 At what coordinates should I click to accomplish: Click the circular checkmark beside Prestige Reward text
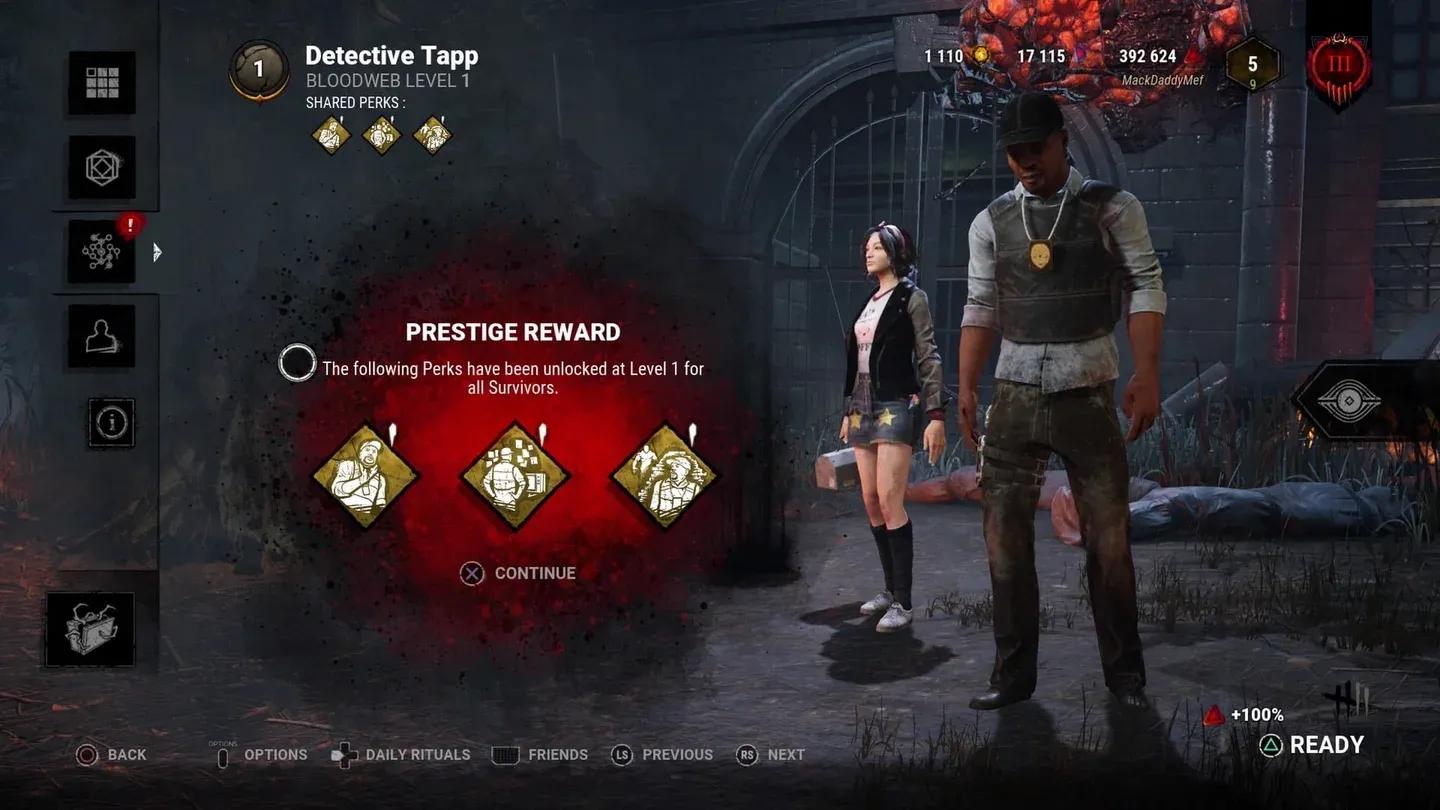click(x=296, y=363)
